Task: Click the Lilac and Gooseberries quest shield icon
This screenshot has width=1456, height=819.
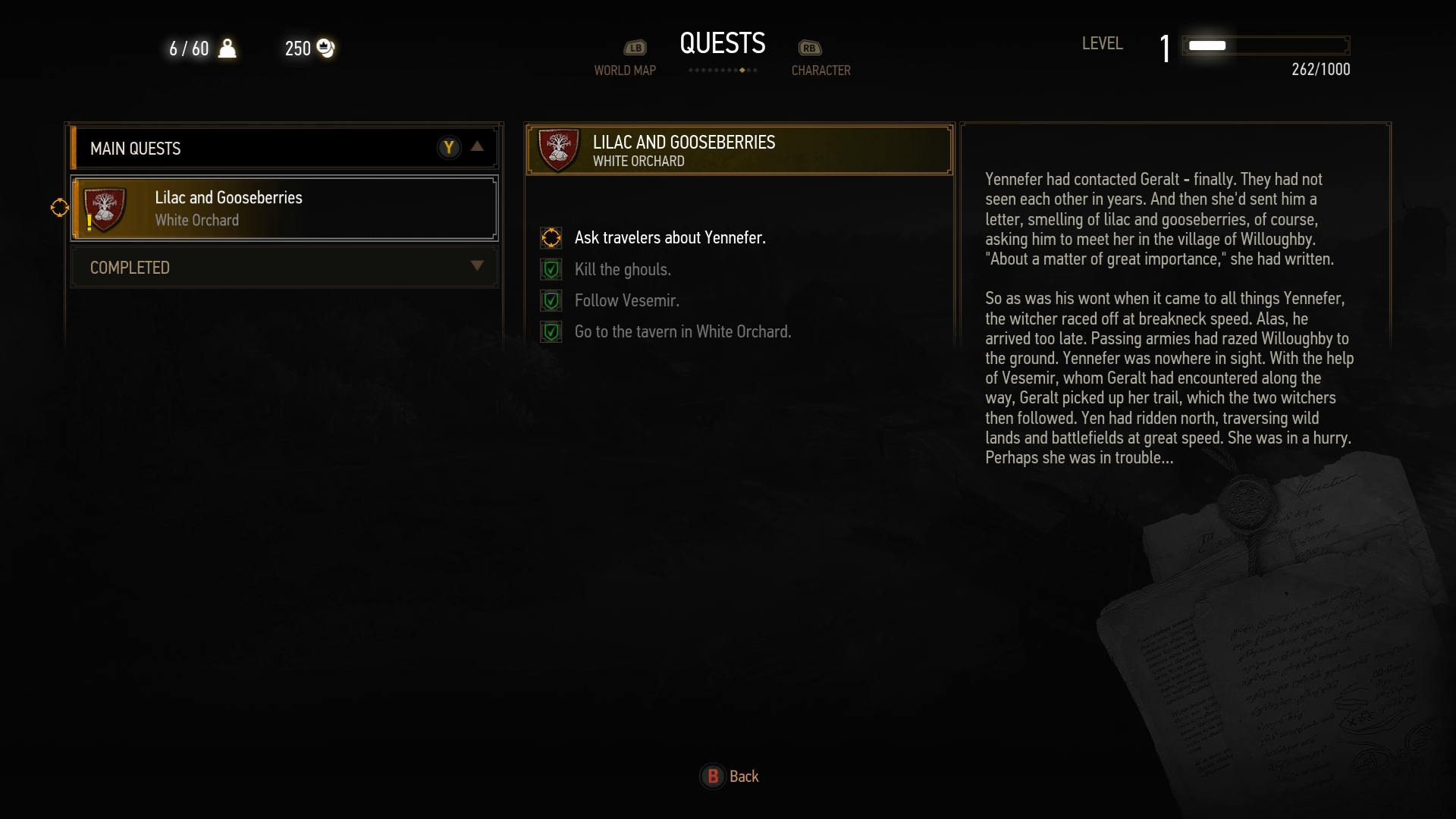Action: click(105, 209)
